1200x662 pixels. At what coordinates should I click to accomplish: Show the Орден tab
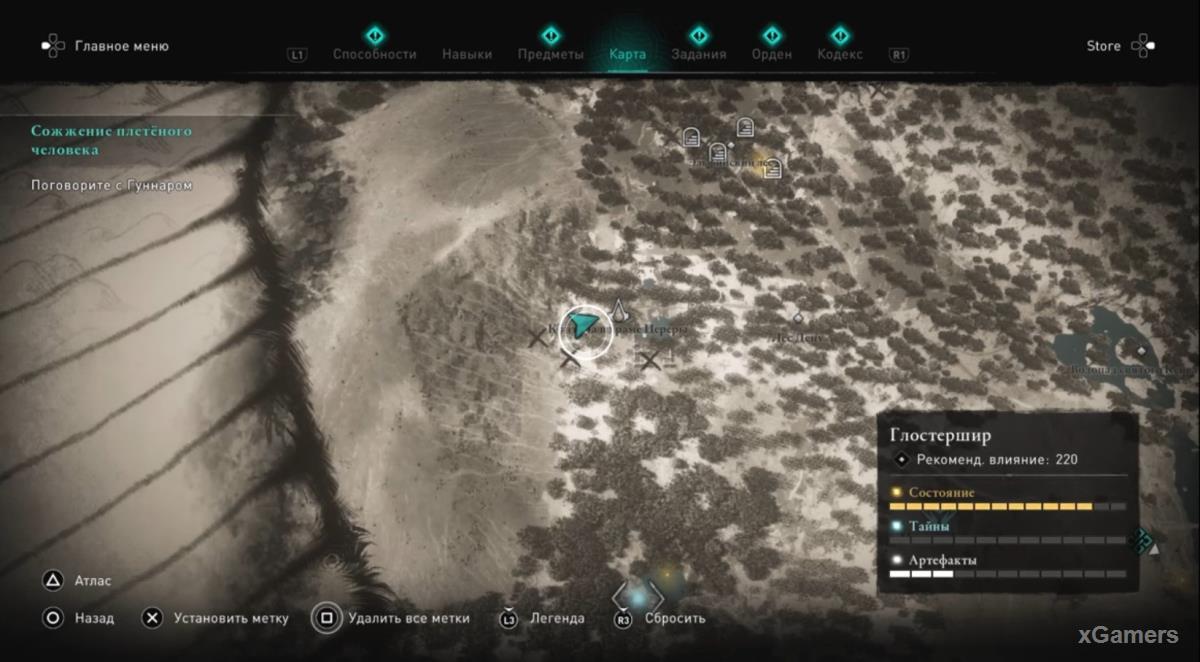(771, 54)
